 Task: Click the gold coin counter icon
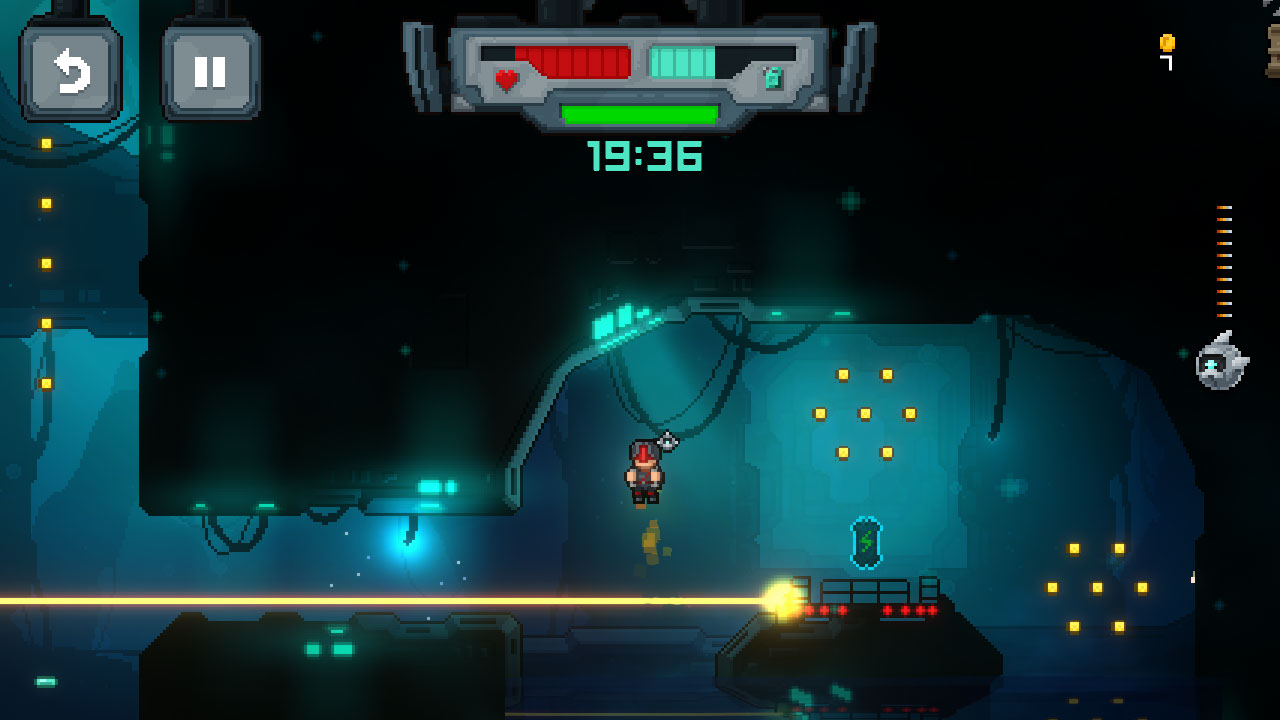pos(1167,44)
